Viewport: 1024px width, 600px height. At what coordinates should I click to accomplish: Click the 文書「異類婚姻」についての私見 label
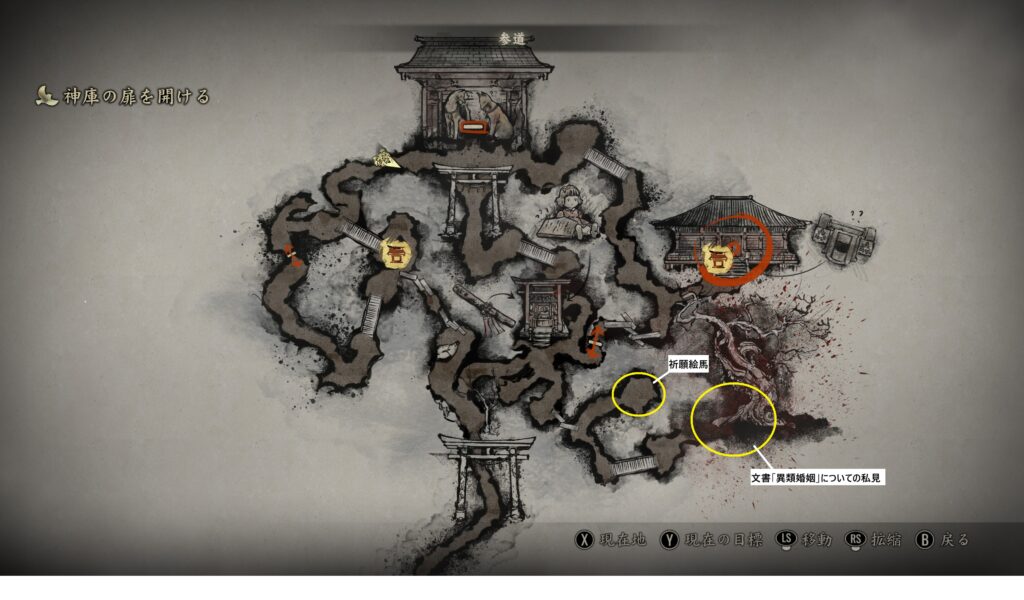(818, 478)
